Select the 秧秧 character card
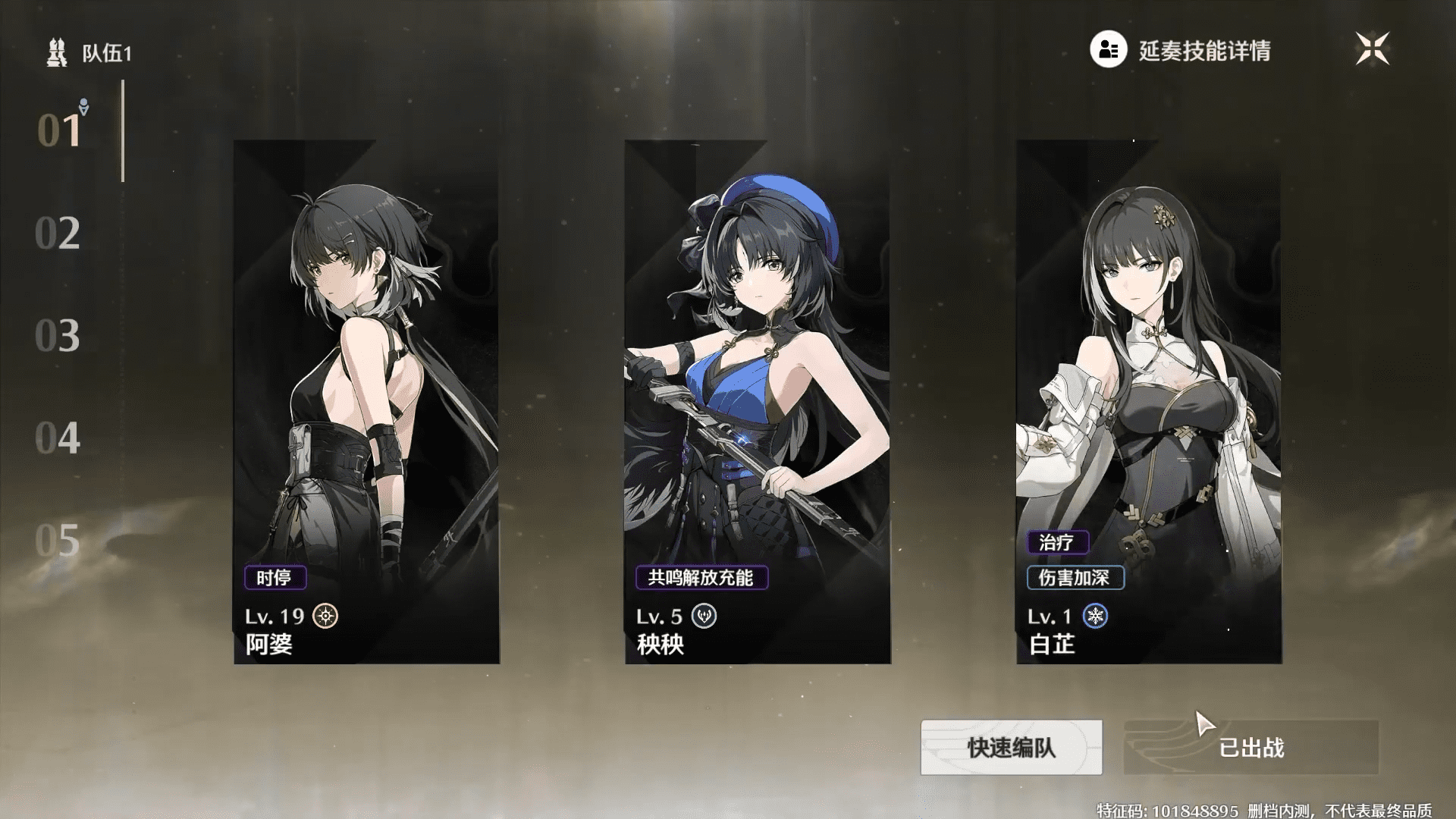Viewport: 1456px width, 819px height. (758, 402)
